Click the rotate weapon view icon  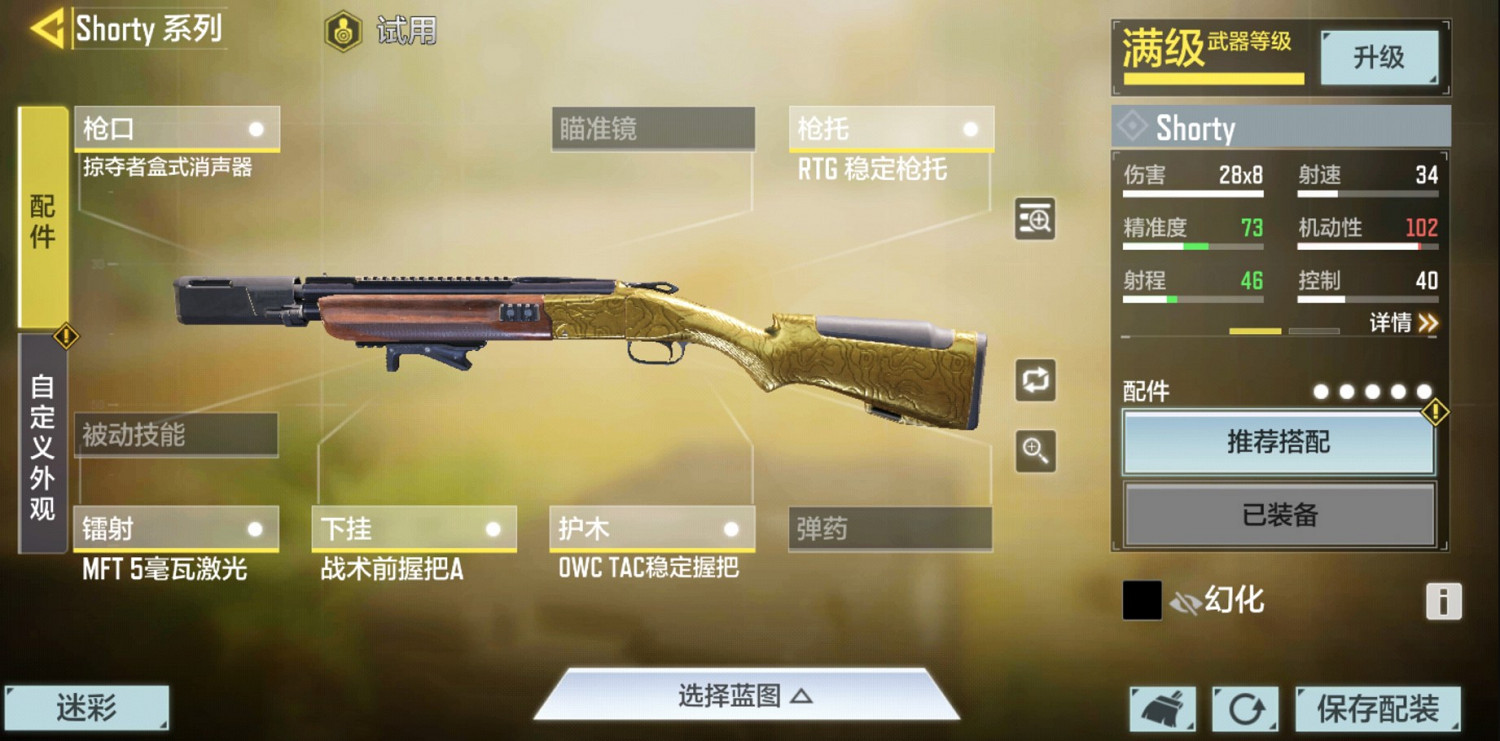point(1034,381)
